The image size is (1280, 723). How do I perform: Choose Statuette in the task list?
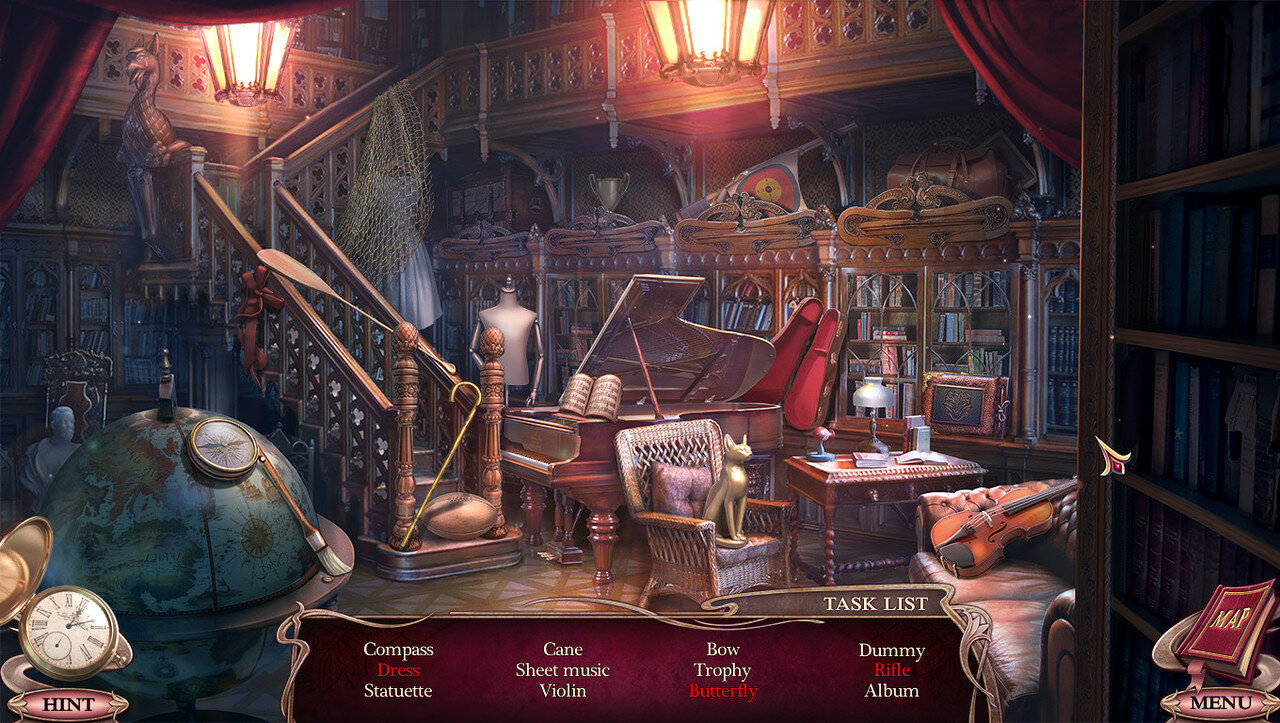click(x=398, y=691)
